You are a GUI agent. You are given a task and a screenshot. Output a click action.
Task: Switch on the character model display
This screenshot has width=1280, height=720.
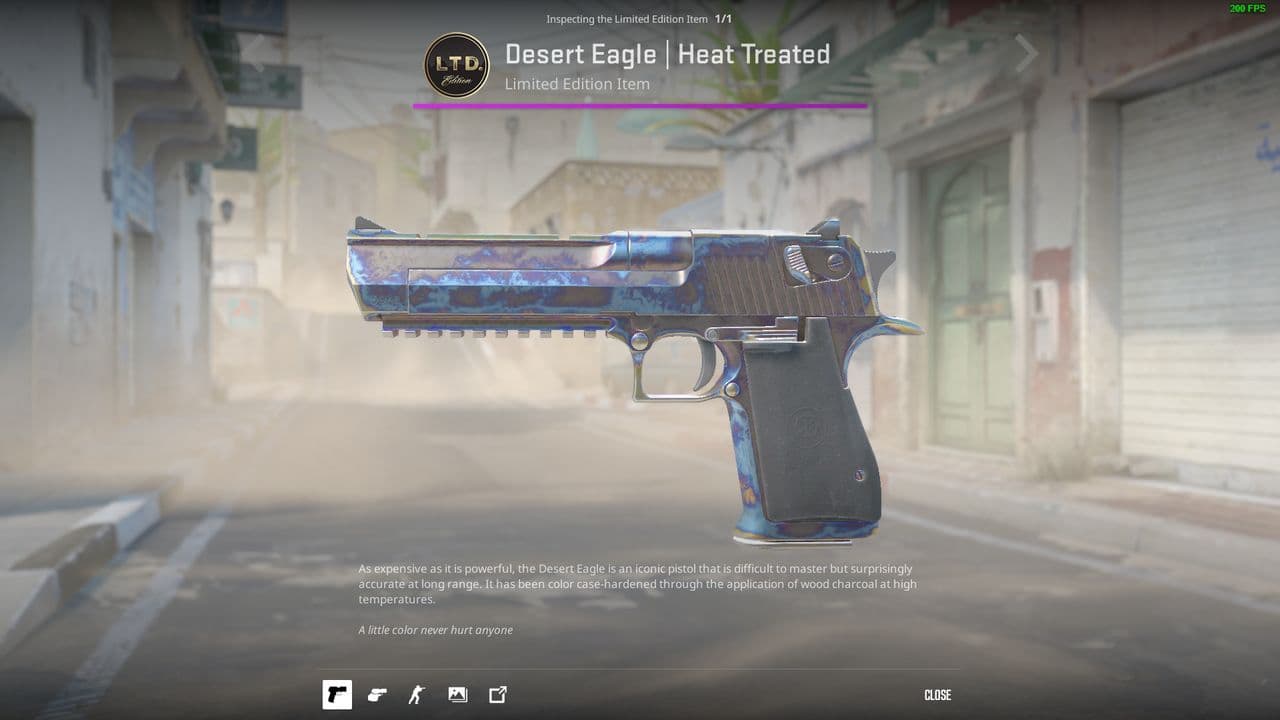click(416, 695)
